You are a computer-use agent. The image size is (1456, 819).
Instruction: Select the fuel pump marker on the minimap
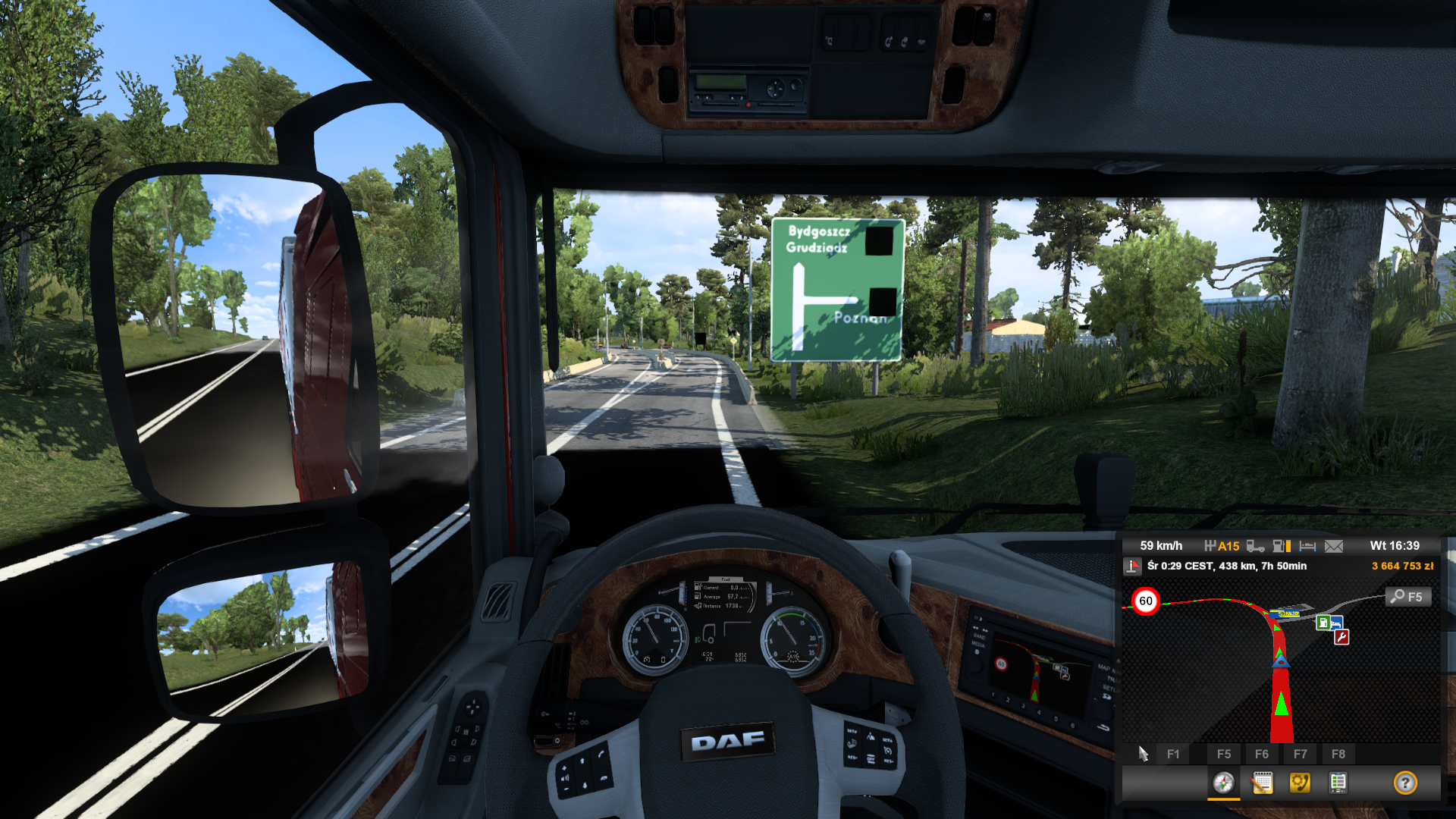1323,623
